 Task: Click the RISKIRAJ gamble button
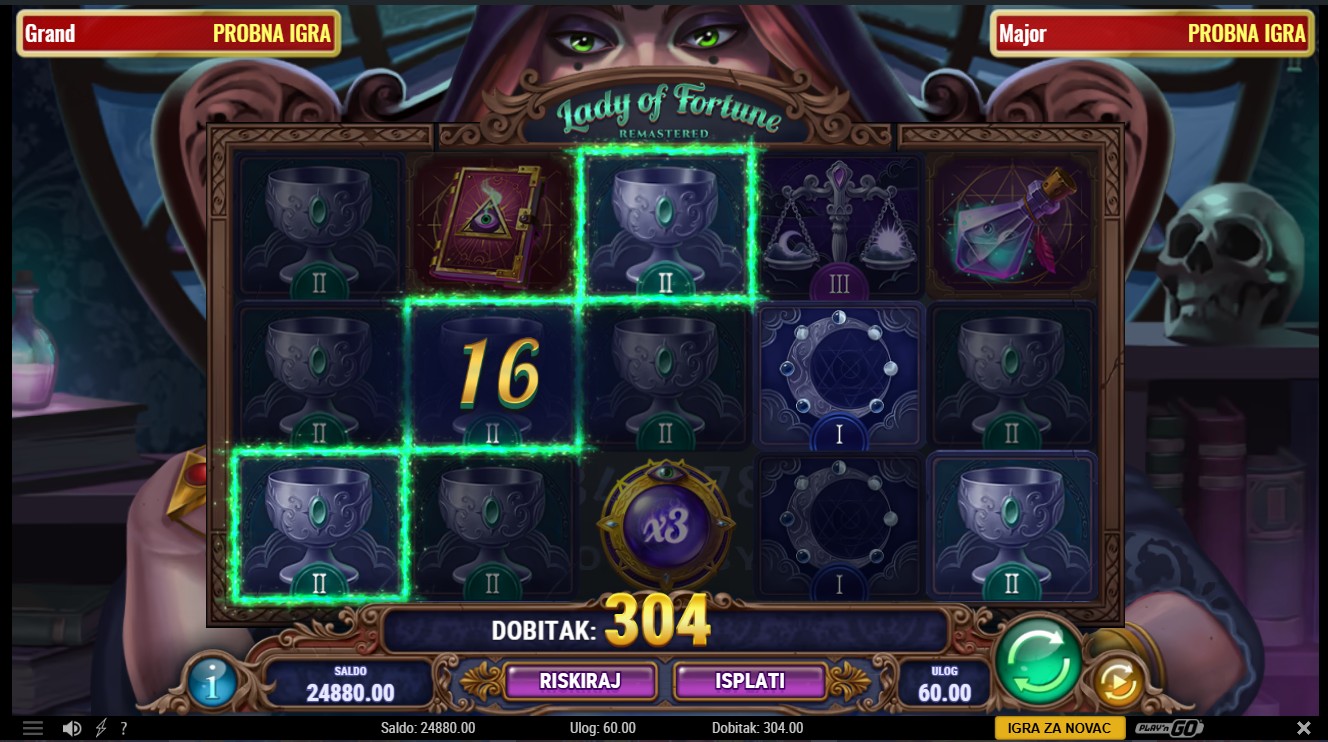580,682
